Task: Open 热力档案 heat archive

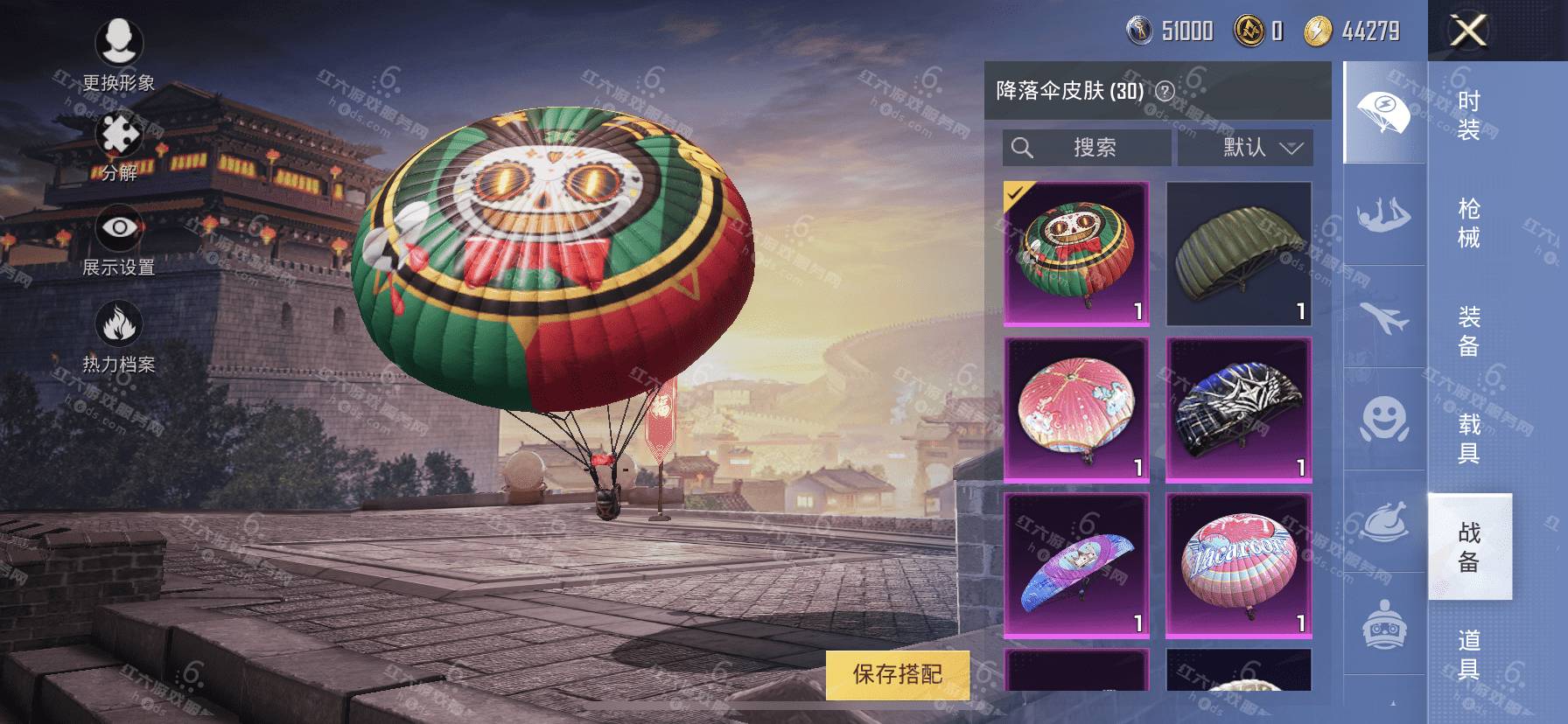Action: click(x=119, y=338)
